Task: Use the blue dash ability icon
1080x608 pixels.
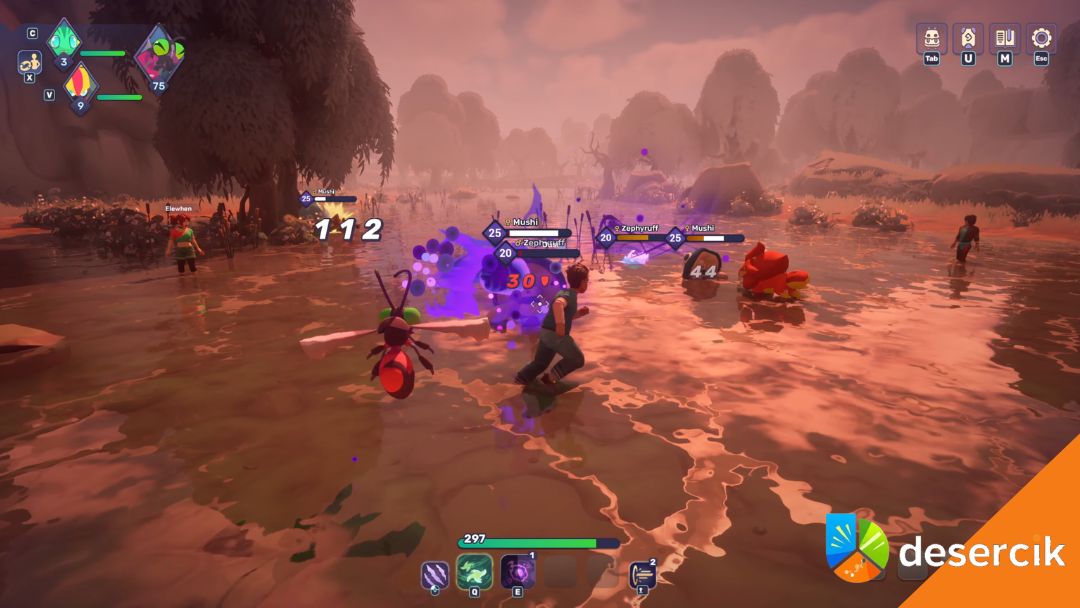Action: (x=643, y=574)
